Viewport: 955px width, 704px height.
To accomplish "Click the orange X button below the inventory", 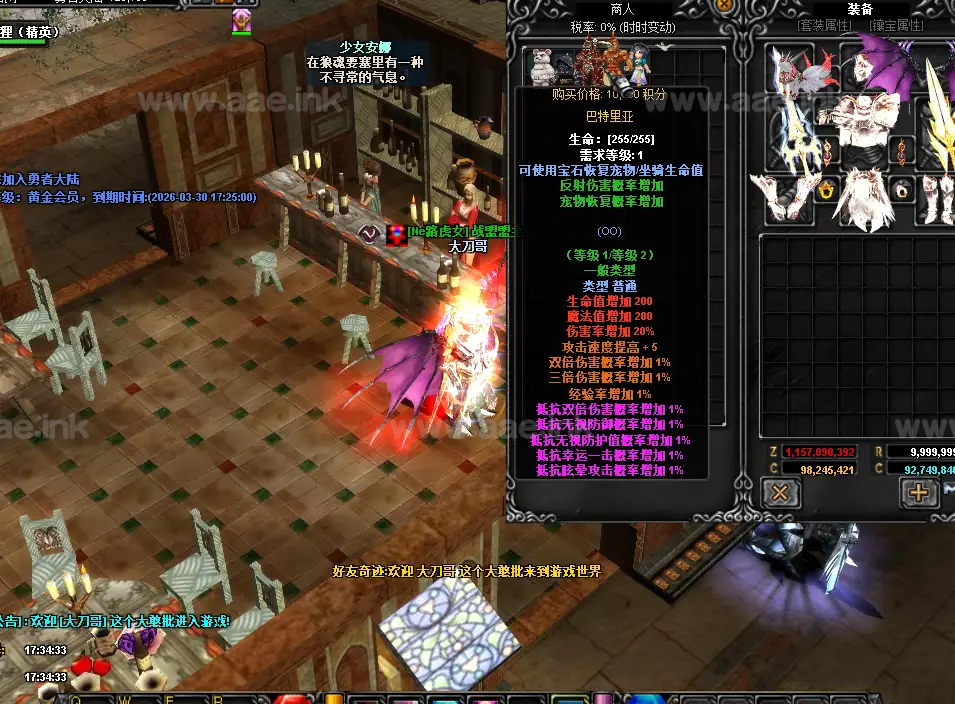I will (x=780, y=491).
